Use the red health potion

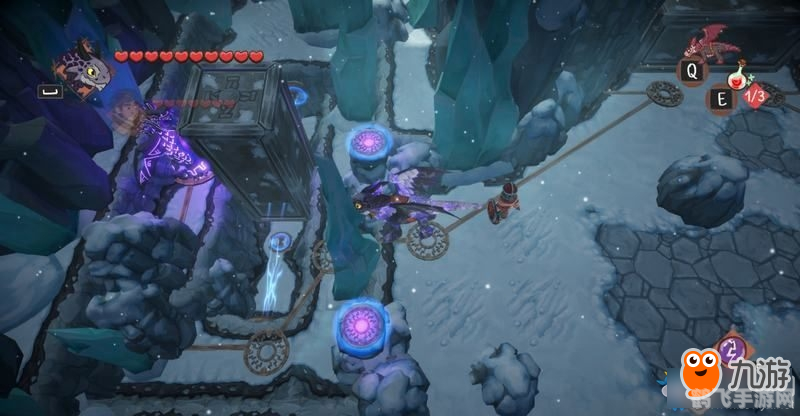click(739, 77)
